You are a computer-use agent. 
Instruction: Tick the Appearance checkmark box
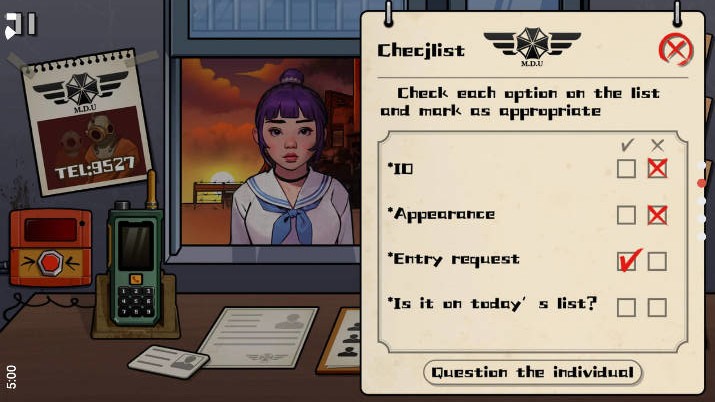click(x=626, y=215)
